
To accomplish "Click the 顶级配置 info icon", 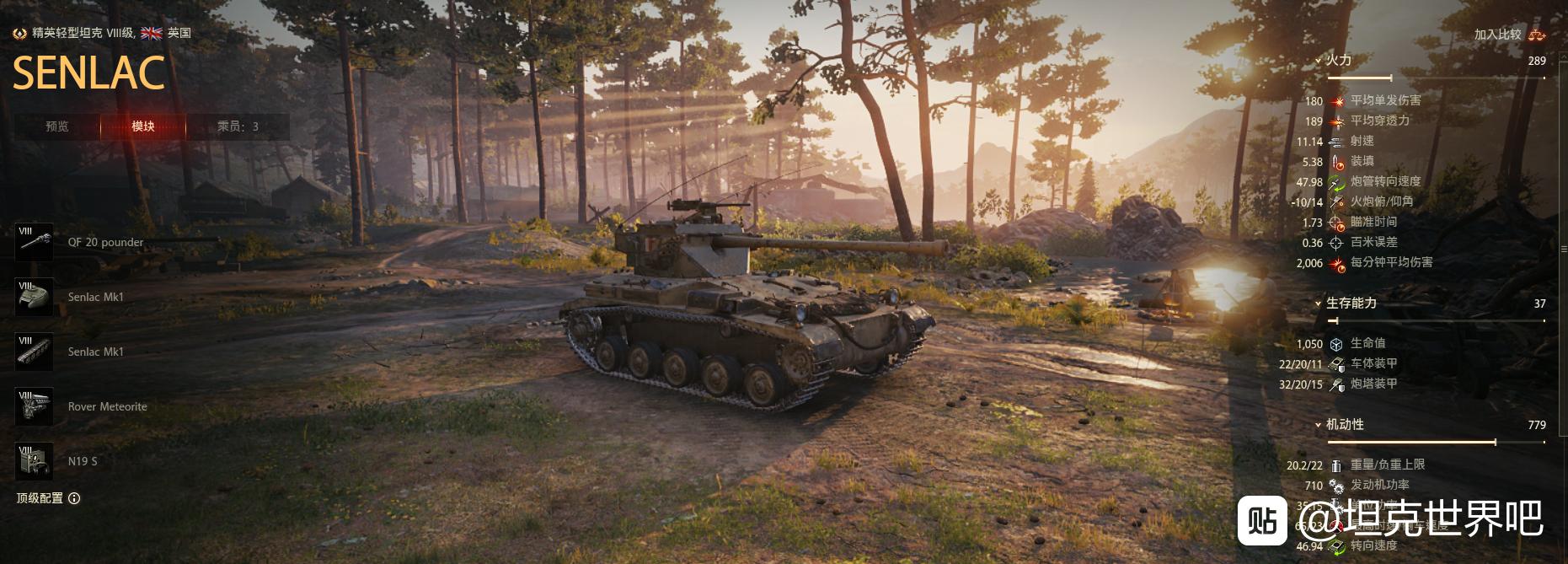I will [74, 498].
